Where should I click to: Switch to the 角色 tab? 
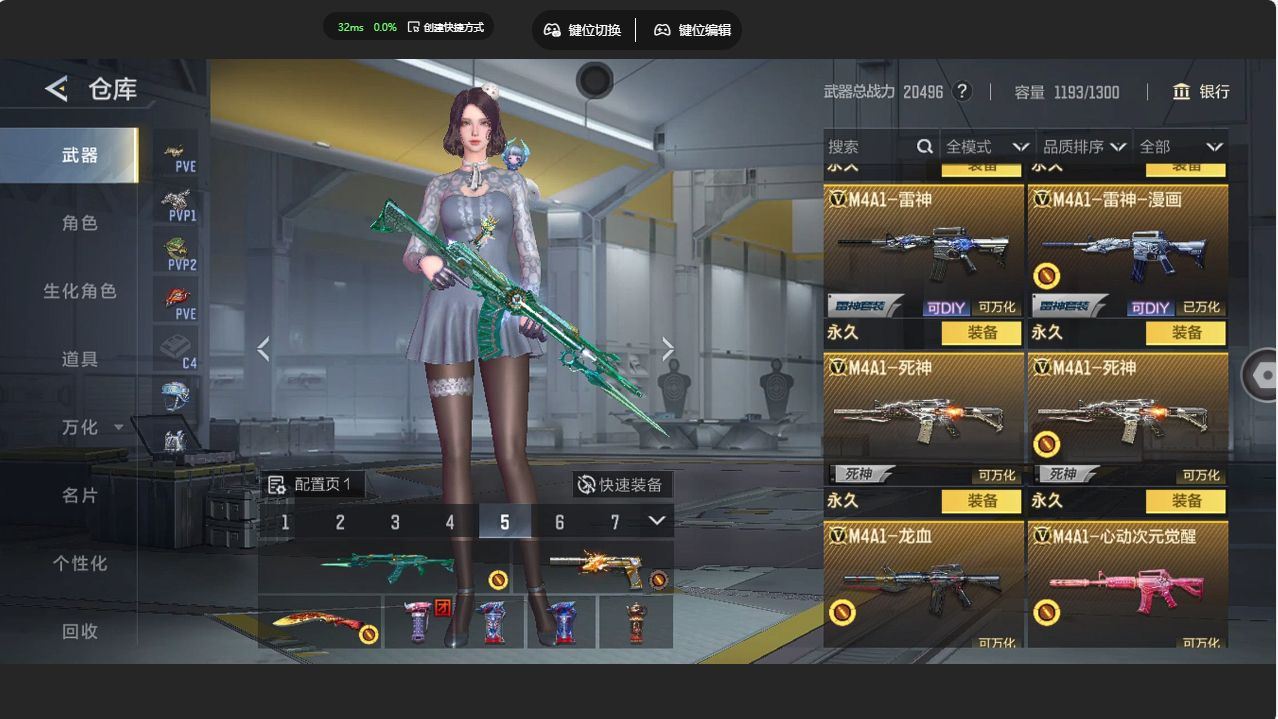[x=80, y=223]
